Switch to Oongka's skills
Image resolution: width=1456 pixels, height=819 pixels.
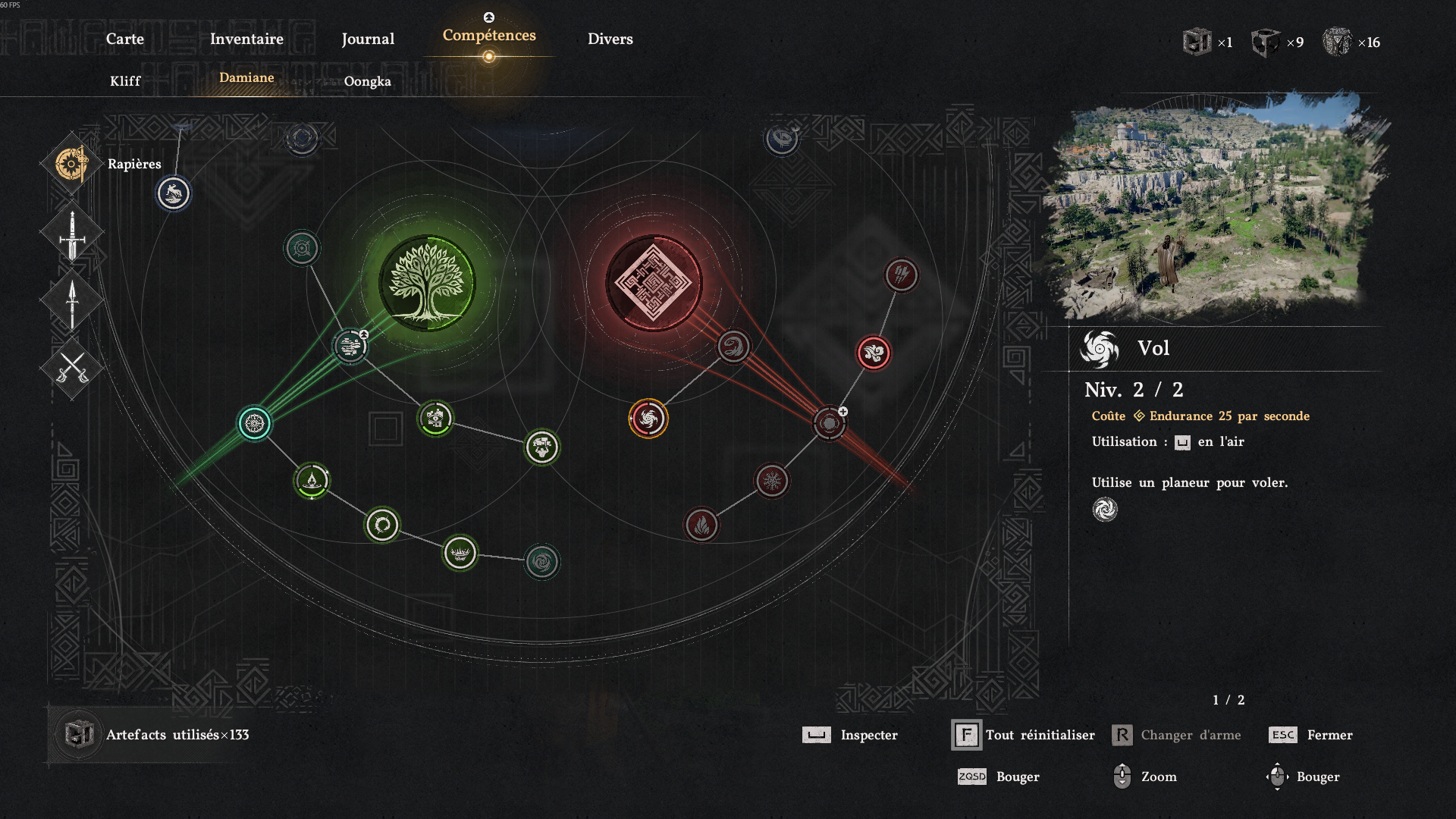[x=368, y=81]
